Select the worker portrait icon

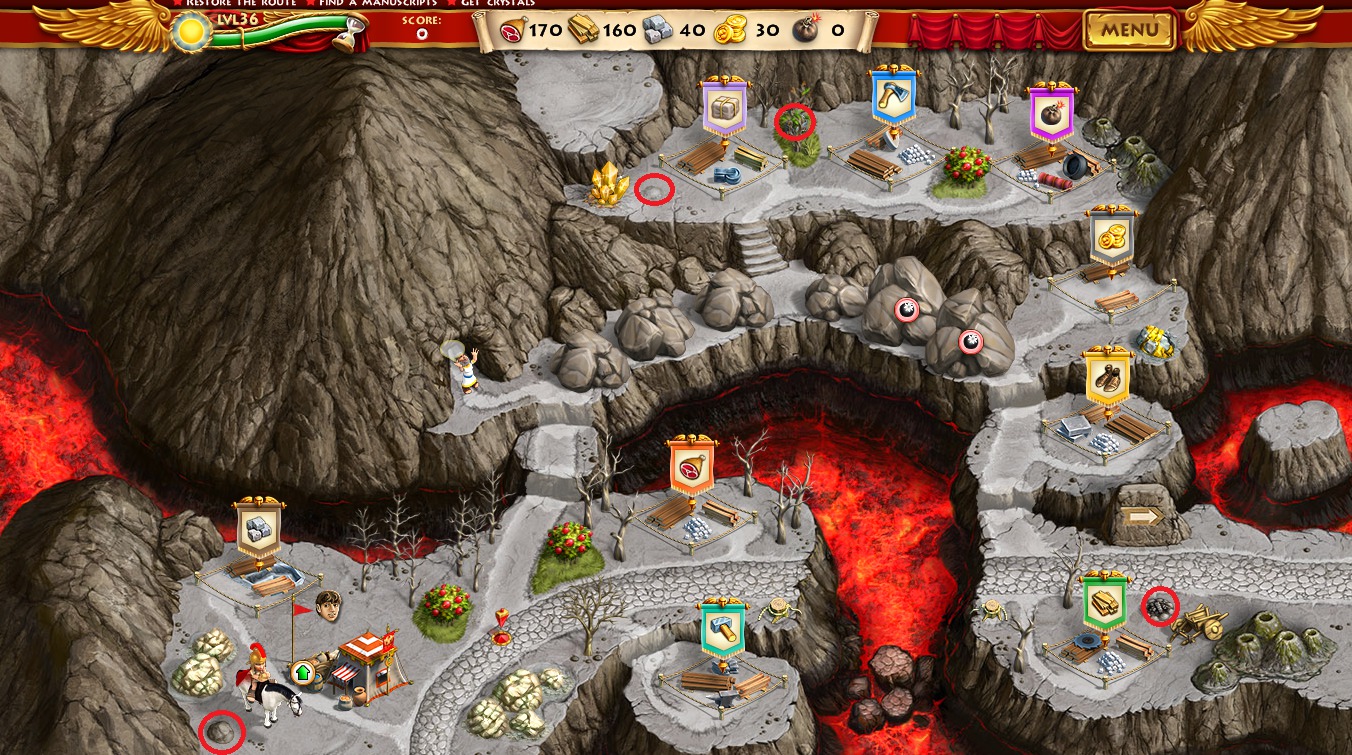(328, 605)
